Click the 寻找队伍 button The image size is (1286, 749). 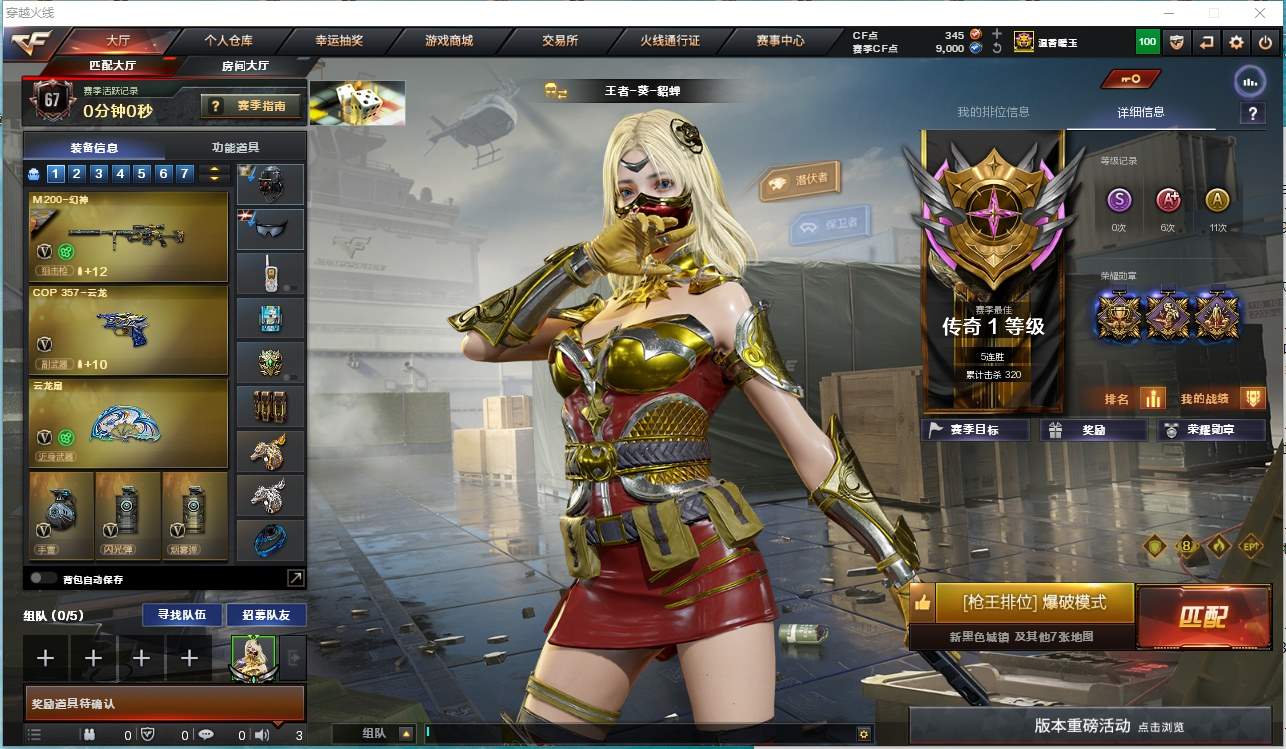(175, 614)
